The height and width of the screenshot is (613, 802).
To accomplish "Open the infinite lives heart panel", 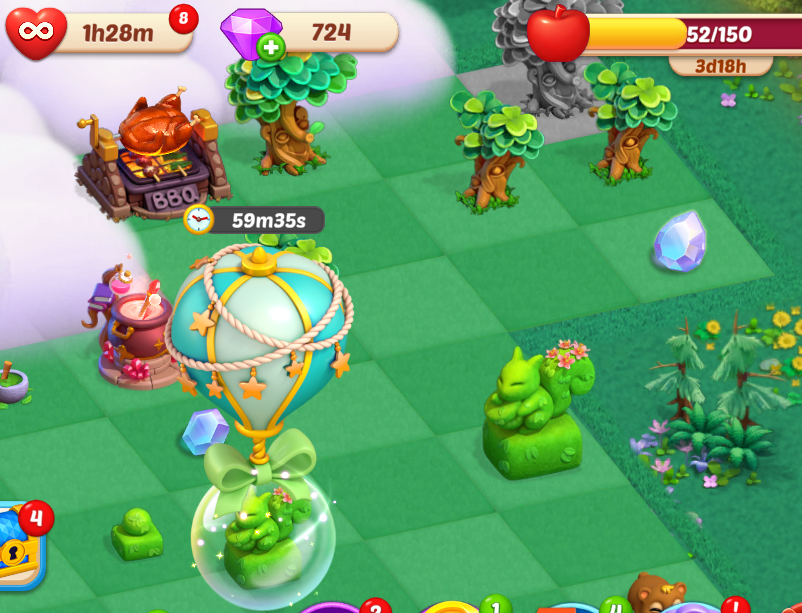I will (34, 34).
